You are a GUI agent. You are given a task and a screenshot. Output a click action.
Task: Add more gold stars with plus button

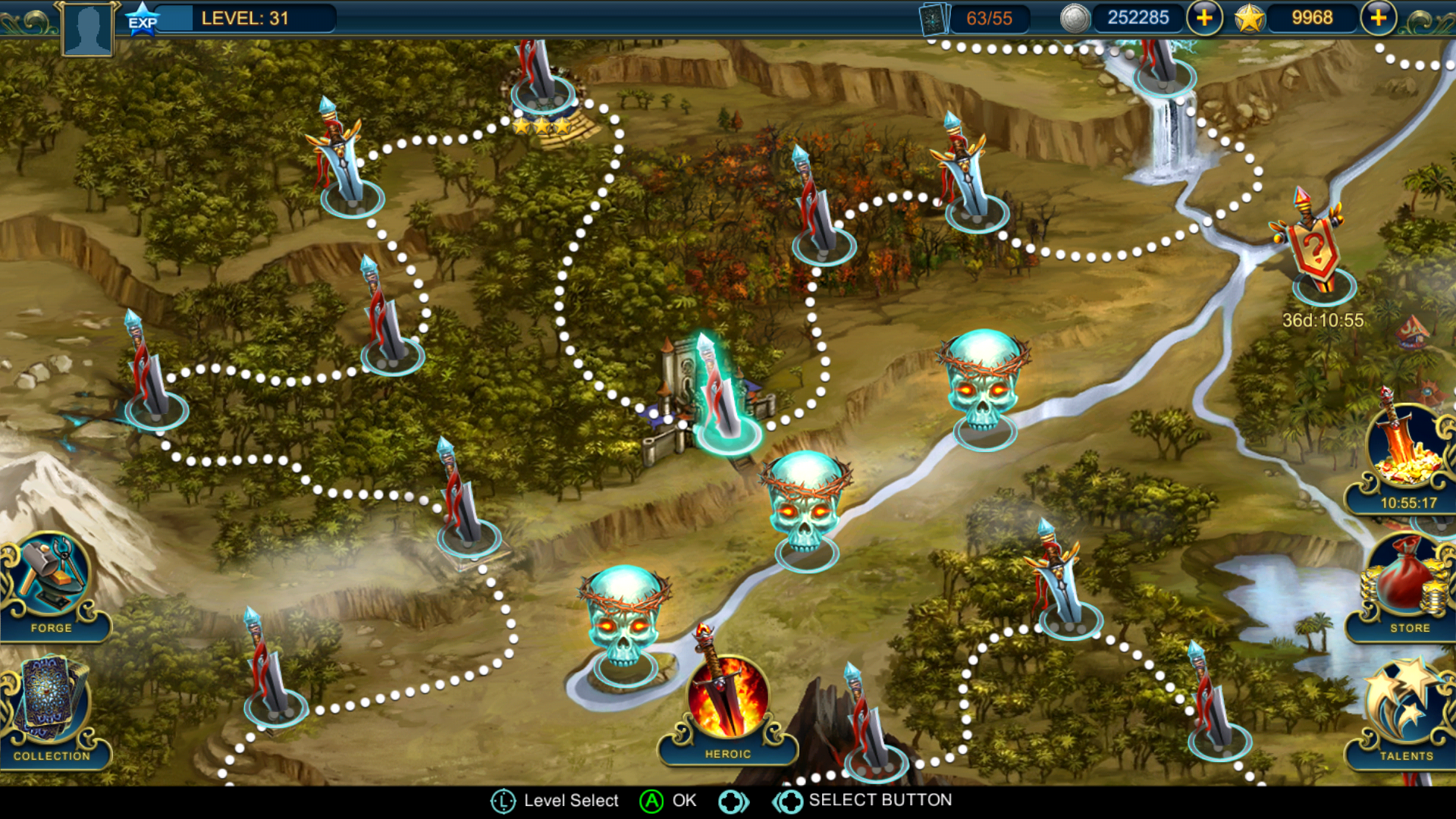1378,17
